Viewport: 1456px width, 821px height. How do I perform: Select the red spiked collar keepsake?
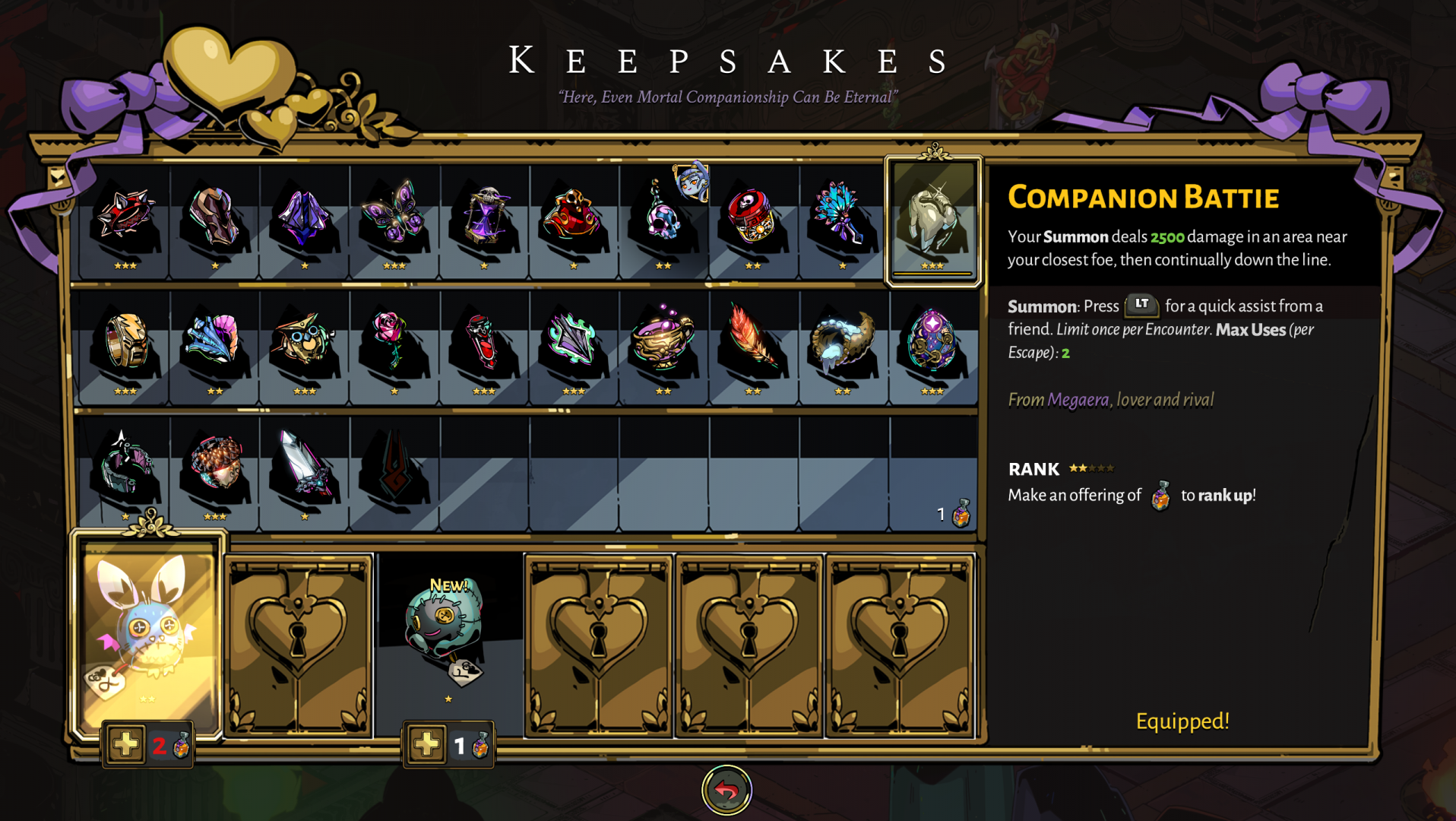(125, 216)
